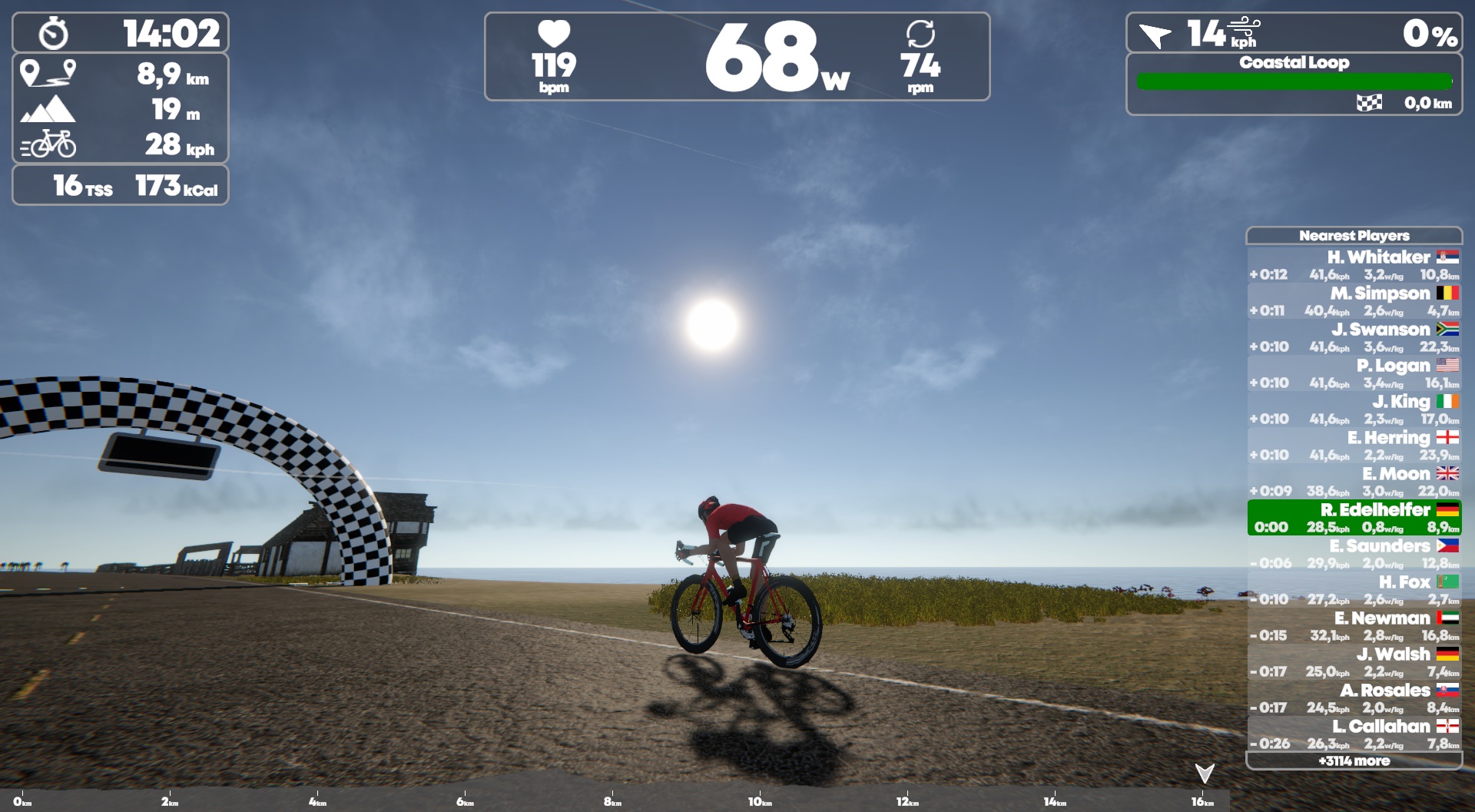1475x812 pixels.
Task: Click P. Logan's player row
Action: pos(1354,373)
